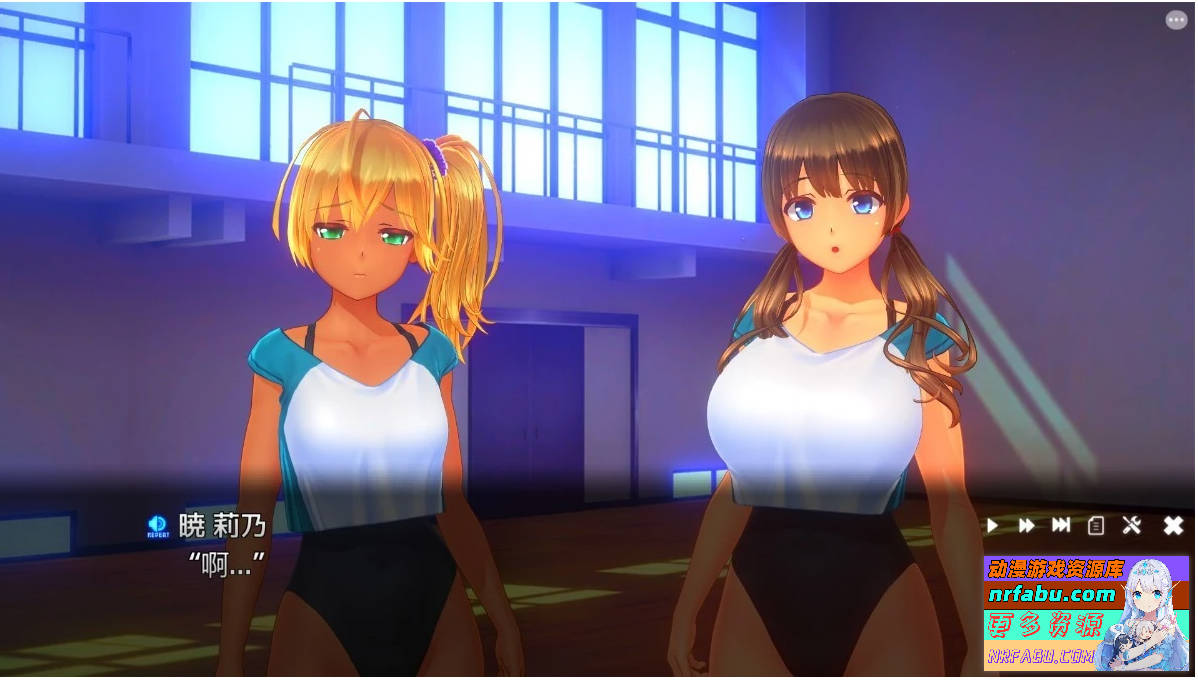1198x680 pixels.
Task: Open the dialogue log document icon
Action: click(1096, 525)
